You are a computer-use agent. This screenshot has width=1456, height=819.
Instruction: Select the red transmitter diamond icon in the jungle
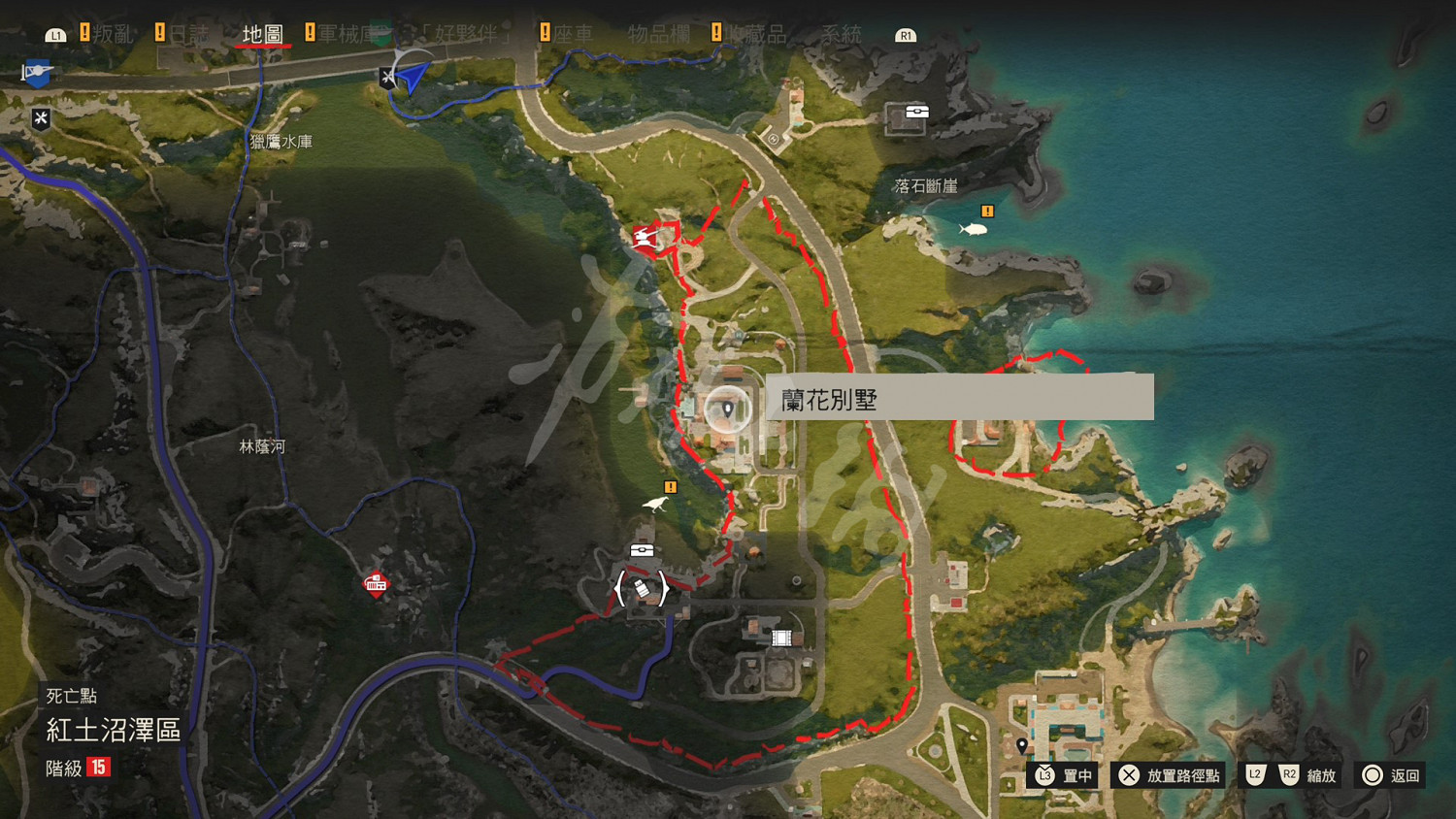[x=375, y=582]
